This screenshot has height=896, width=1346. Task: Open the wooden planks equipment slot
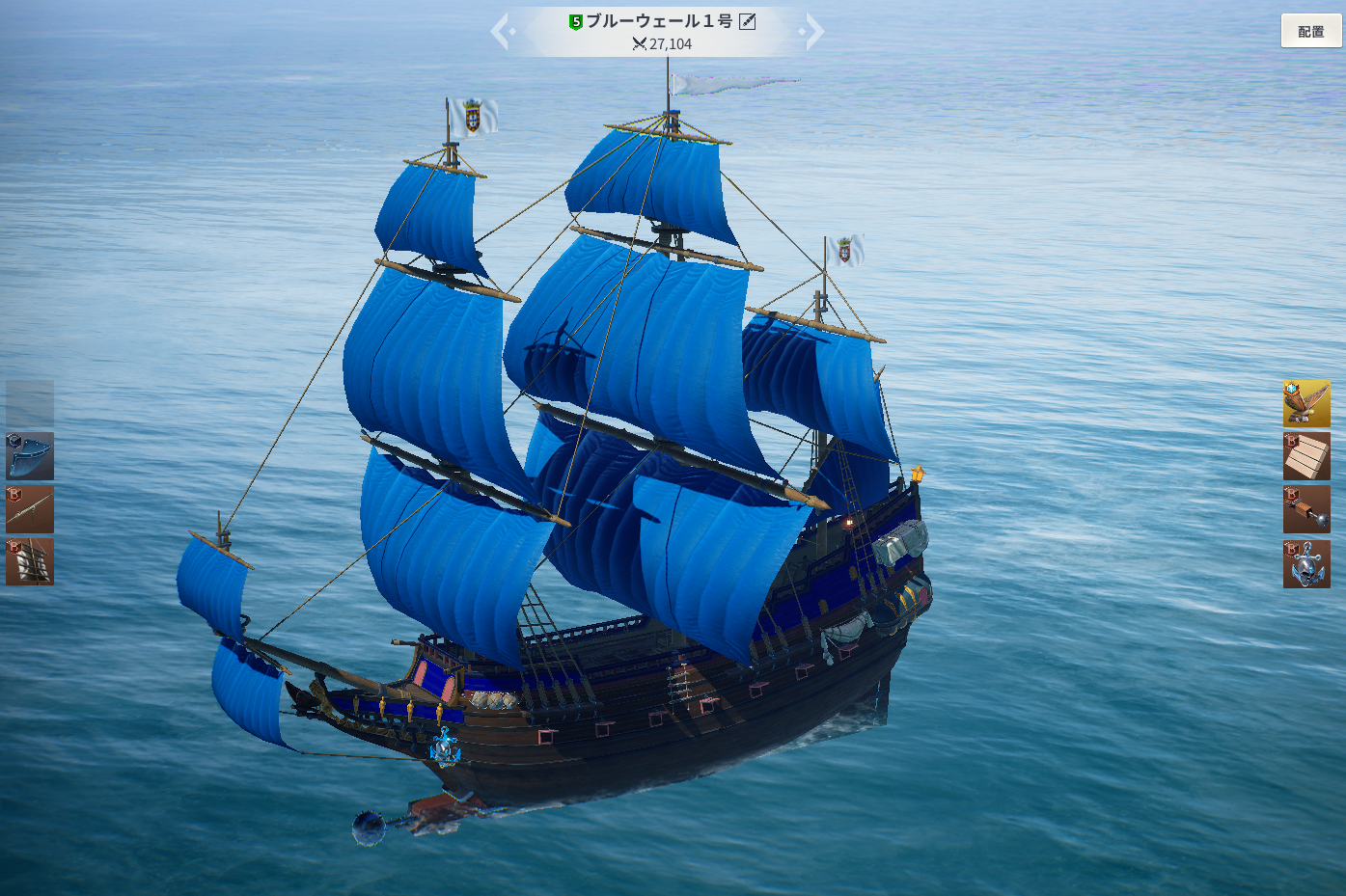1306,456
